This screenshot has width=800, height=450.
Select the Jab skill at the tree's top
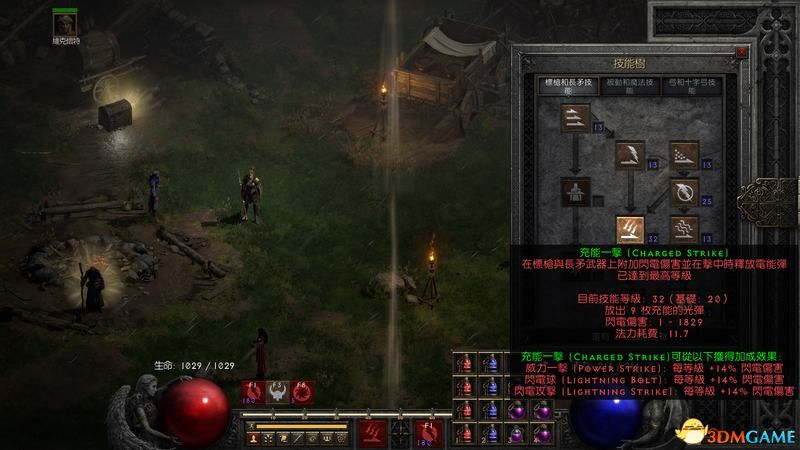(x=577, y=118)
